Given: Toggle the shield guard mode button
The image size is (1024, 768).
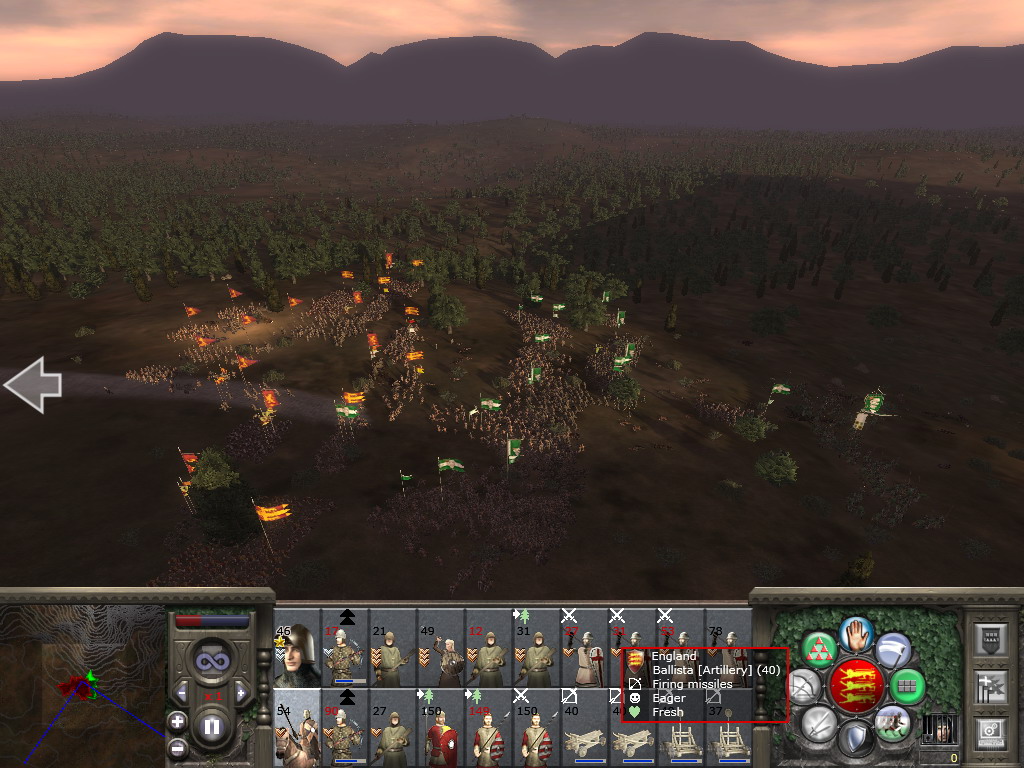Looking at the screenshot, I should click(855, 740).
